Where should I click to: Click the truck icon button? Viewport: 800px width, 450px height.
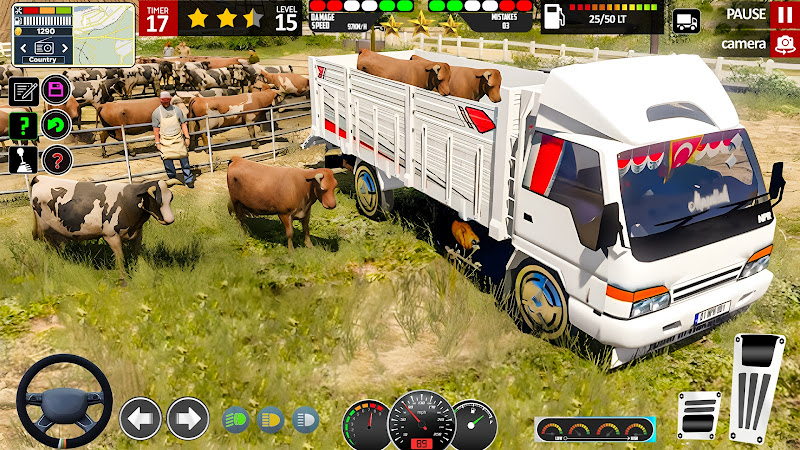(x=687, y=22)
